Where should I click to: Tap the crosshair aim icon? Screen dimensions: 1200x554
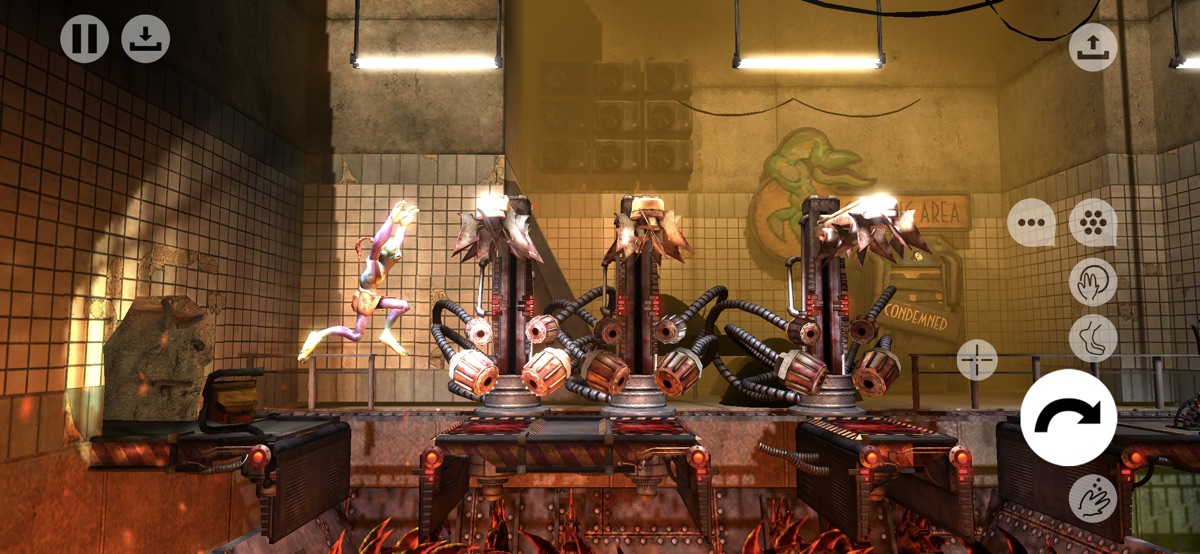coord(977,359)
